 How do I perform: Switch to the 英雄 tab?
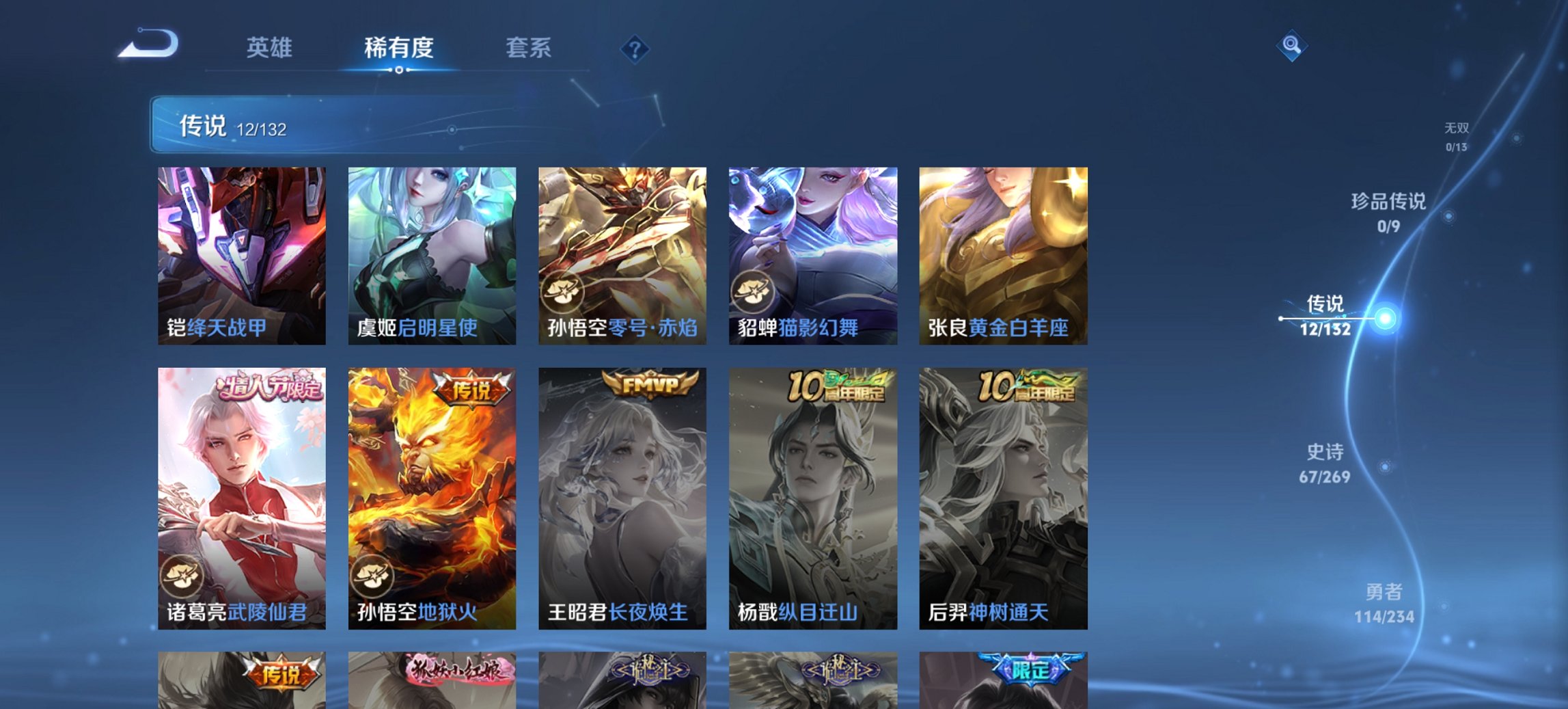click(271, 48)
